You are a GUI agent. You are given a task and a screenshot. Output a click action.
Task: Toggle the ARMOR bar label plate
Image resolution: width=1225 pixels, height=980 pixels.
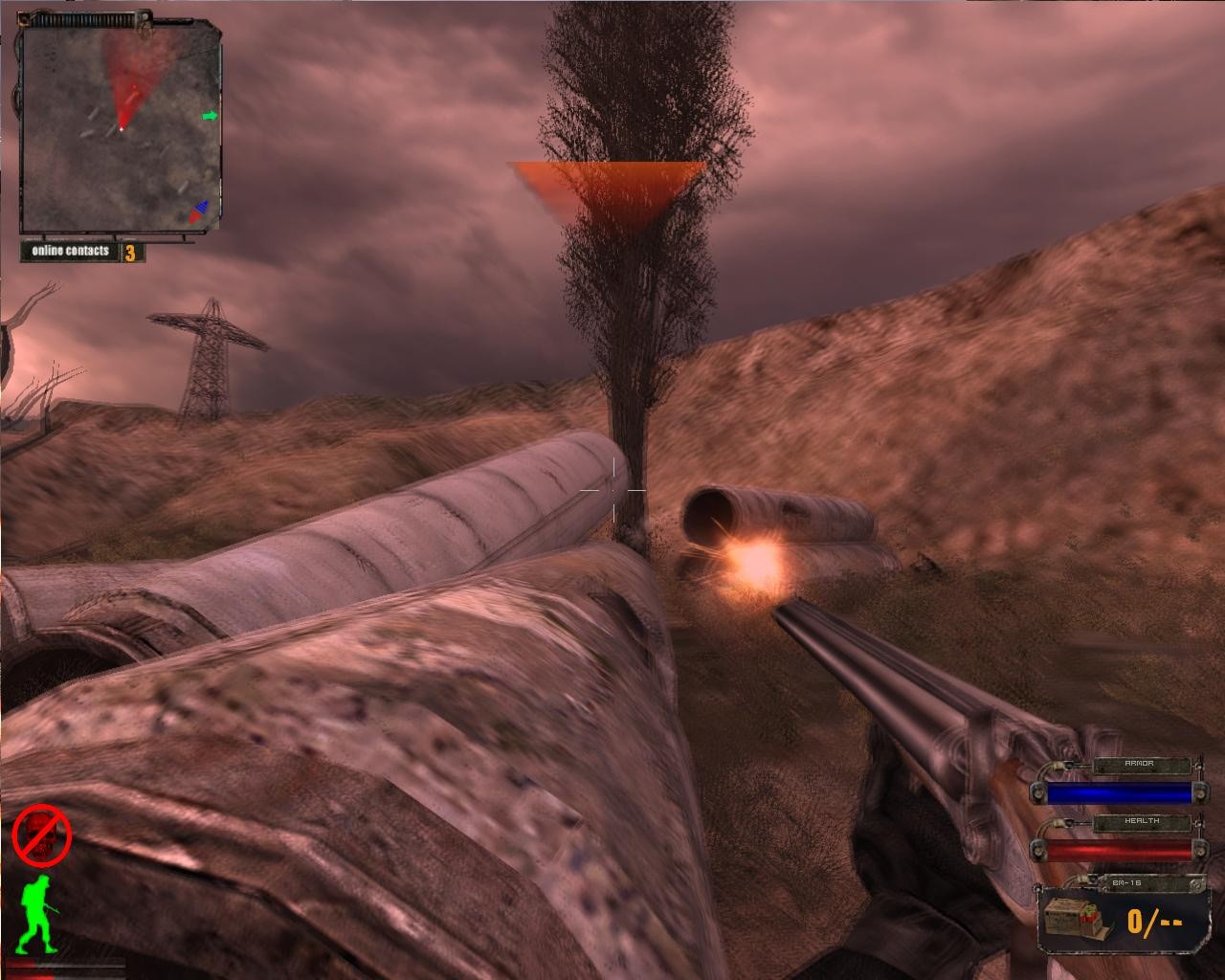pyautogui.click(x=1145, y=764)
